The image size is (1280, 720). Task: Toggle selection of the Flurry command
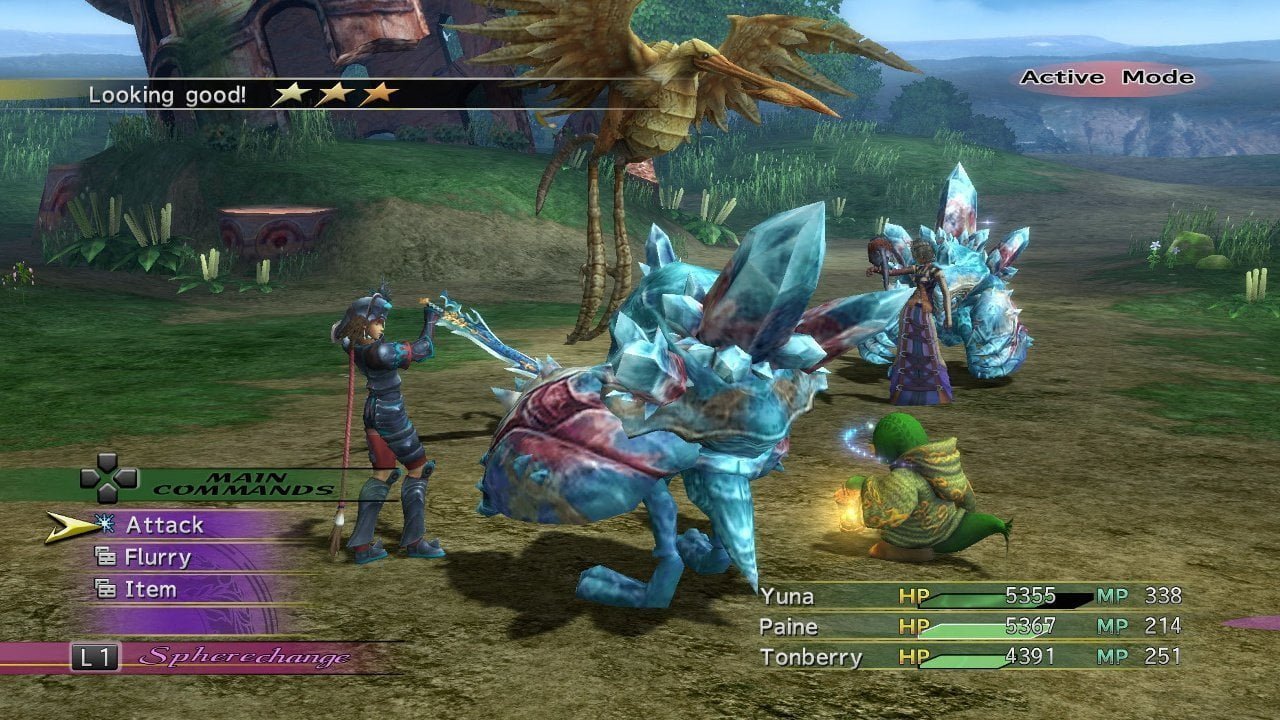point(160,557)
